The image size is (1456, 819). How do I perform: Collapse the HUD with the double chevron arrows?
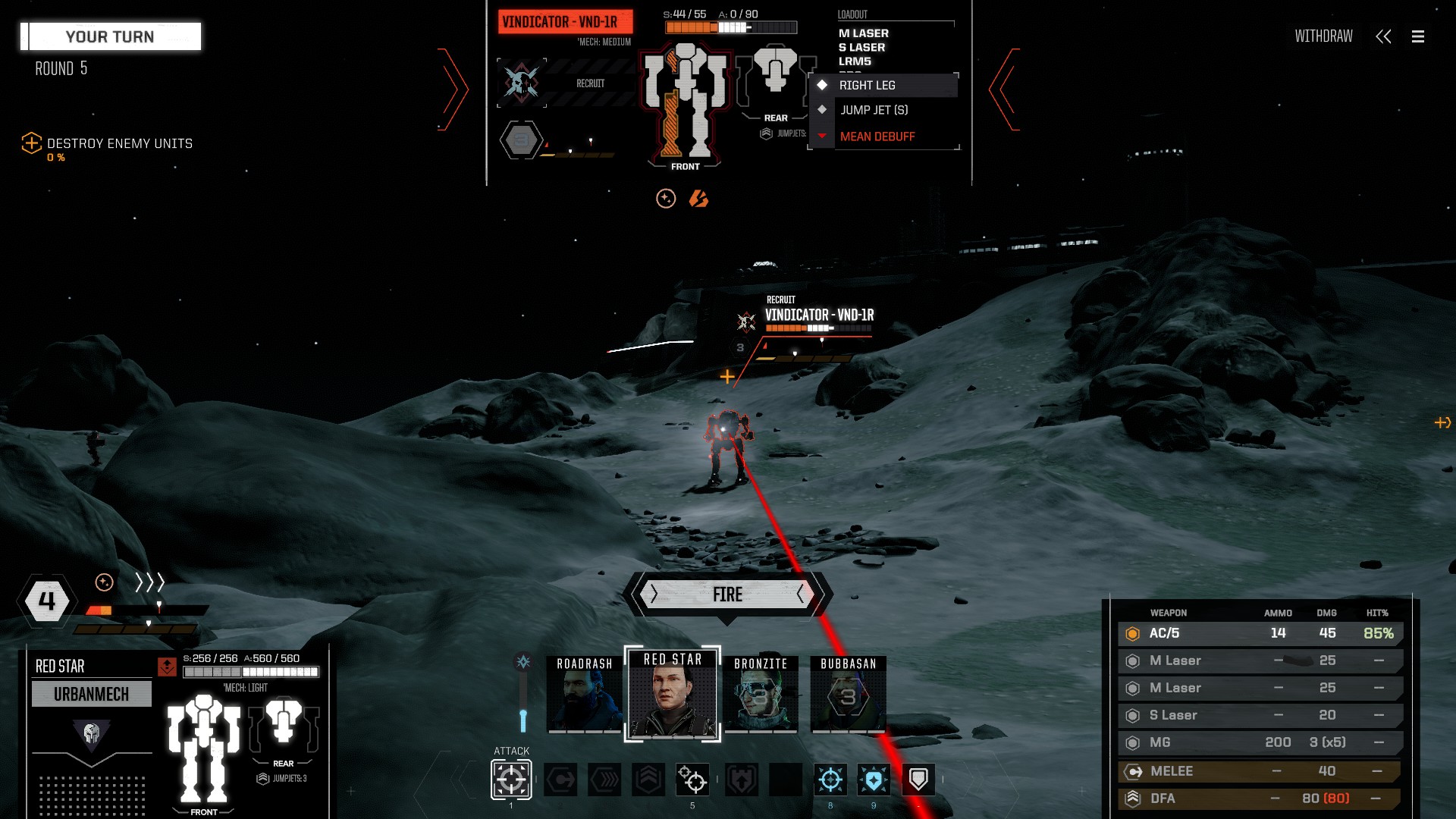click(1385, 36)
